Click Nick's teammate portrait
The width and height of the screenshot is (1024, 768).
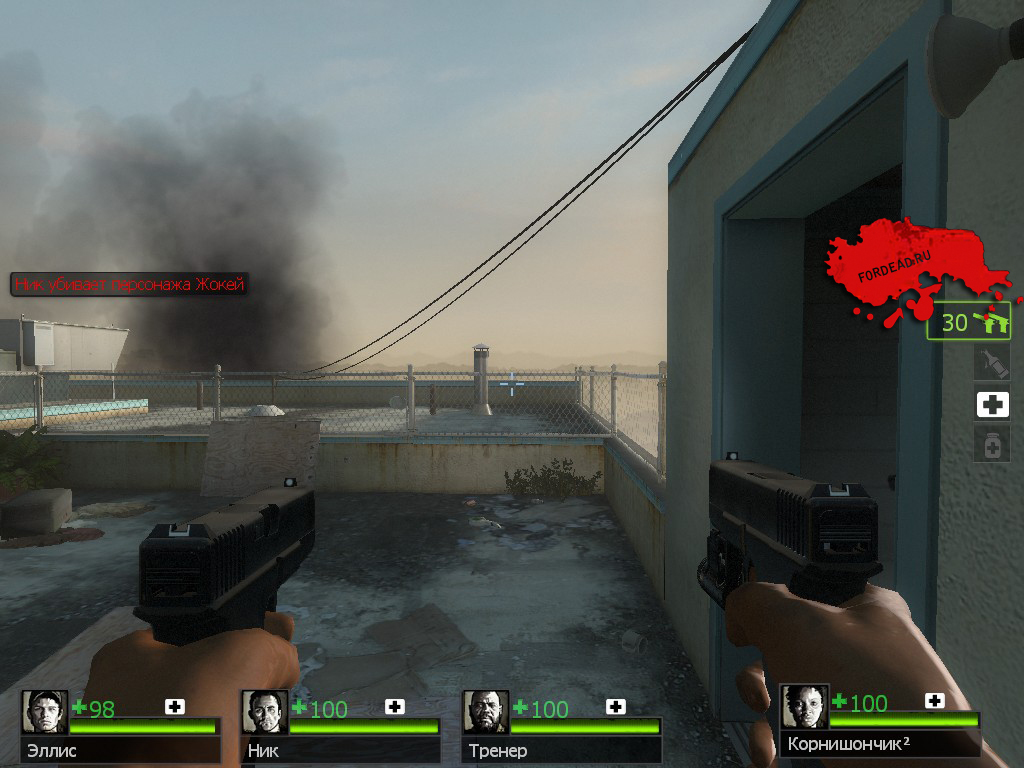(265, 712)
